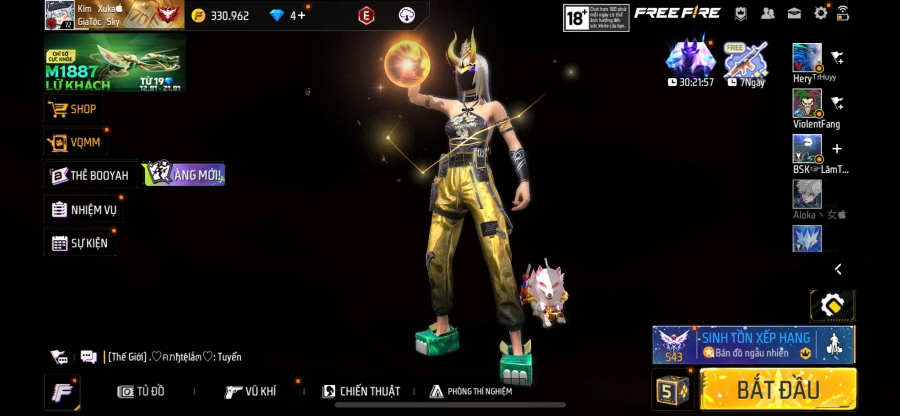Open the CHIẾN THUẬT tactics tab
This screenshot has height=416, width=900.
[x=361, y=391]
